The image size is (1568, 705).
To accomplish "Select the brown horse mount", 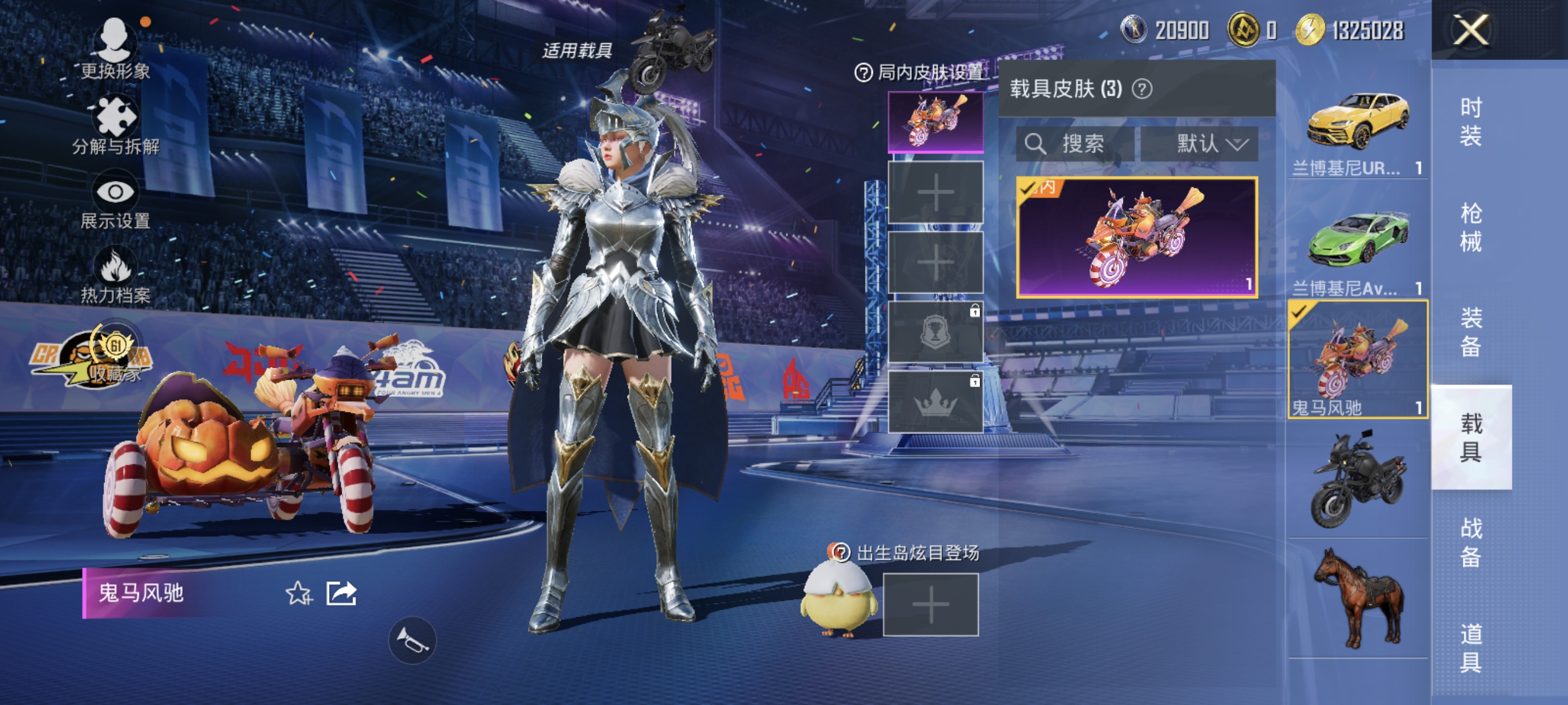I will (x=1358, y=599).
